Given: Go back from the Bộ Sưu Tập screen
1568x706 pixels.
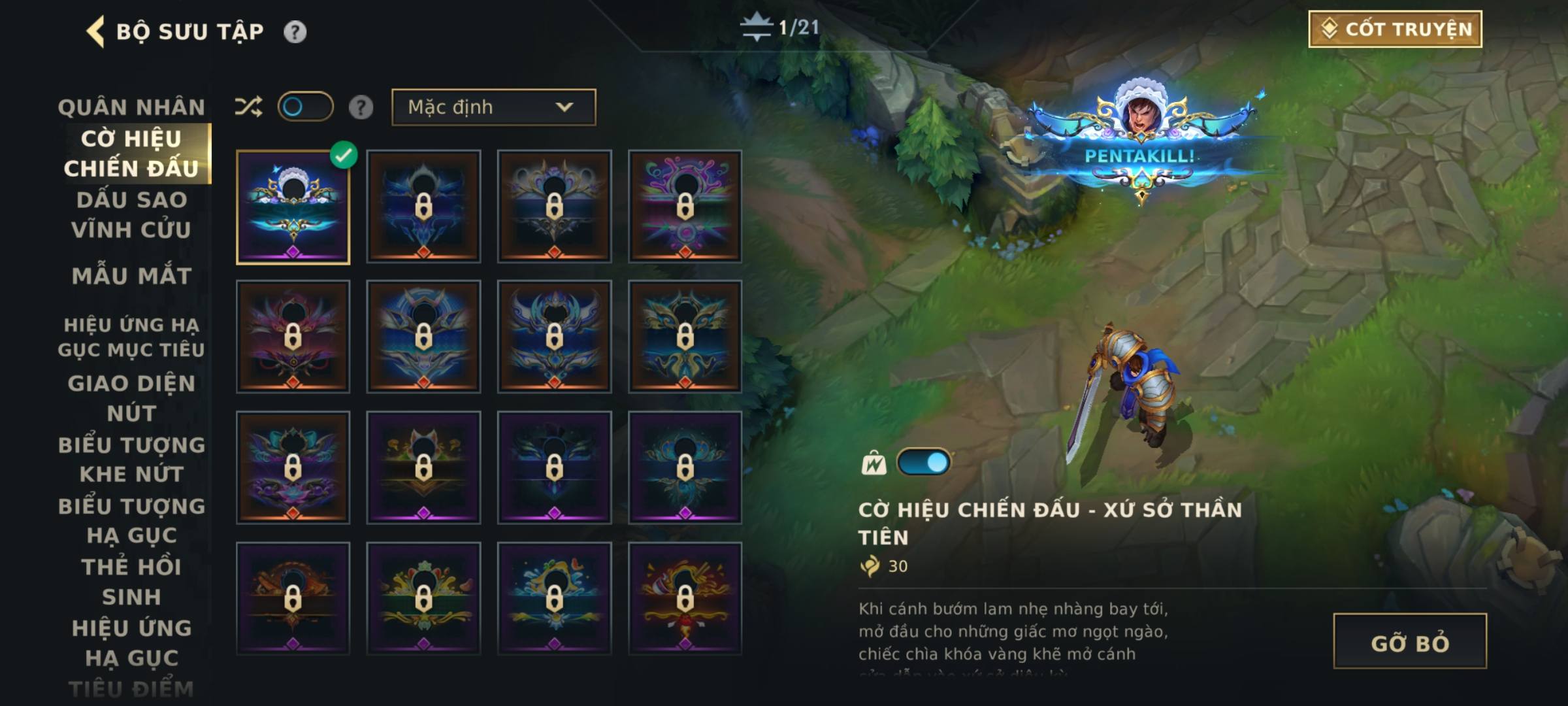Looking at the screenshot, I should [x=95, y=31].
